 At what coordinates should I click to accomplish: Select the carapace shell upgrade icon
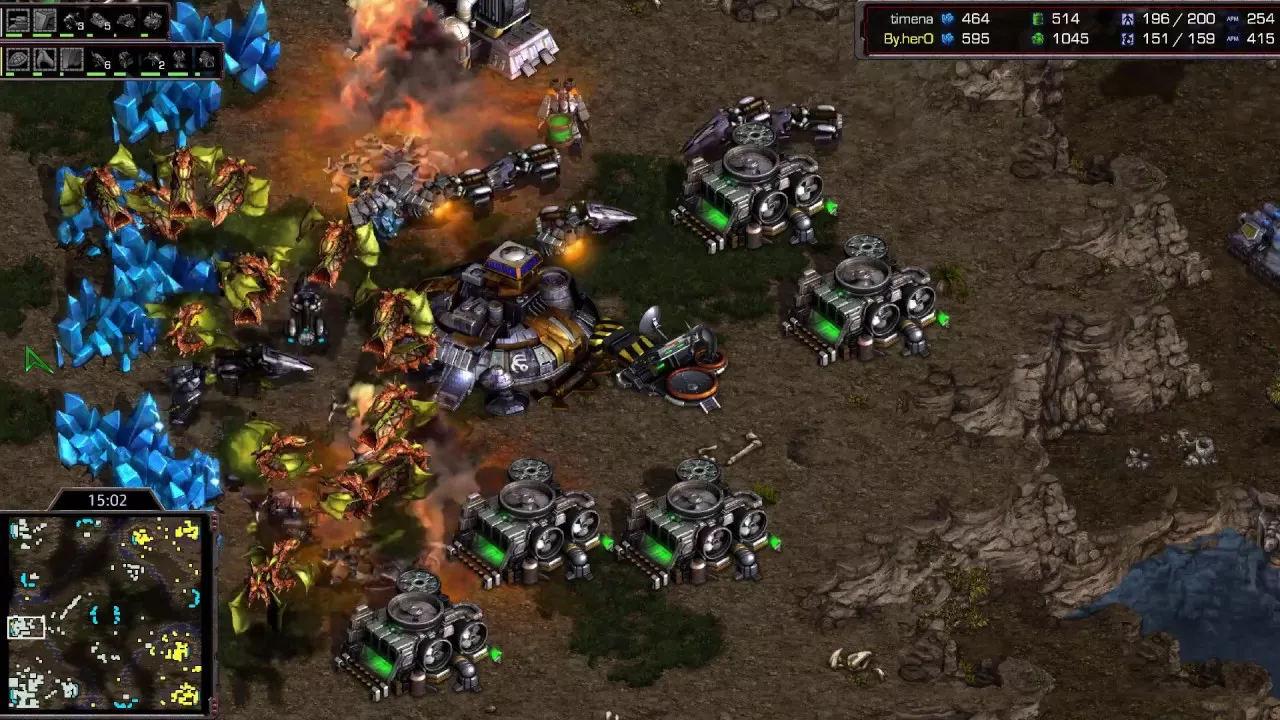(19, 60)
